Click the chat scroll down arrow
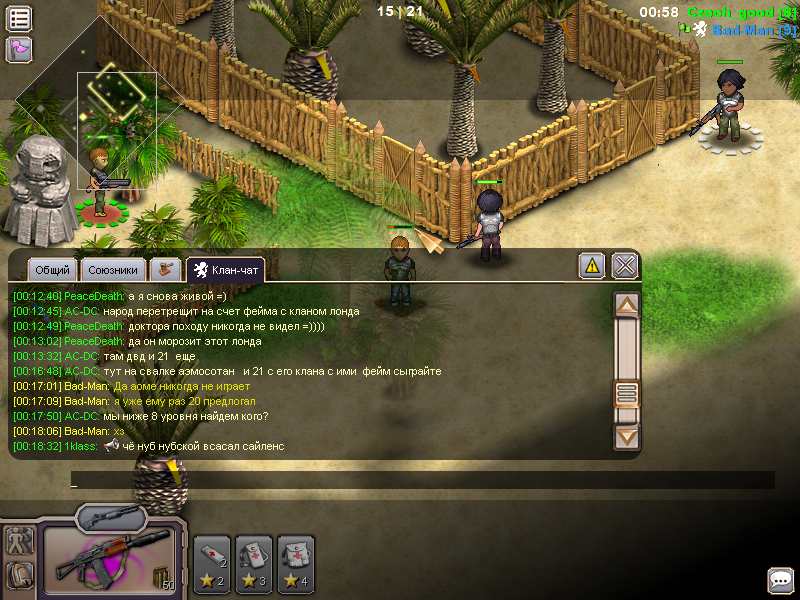The height and width of the screenshot is (600, 800). coord(626,436)
